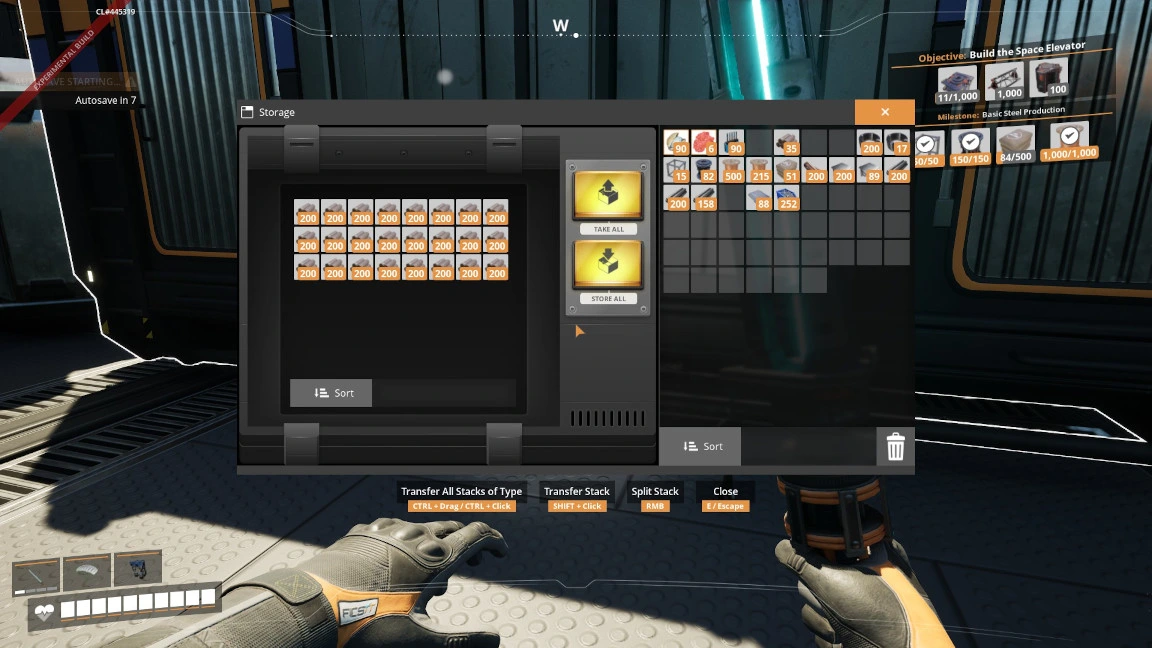Choose the beam stack of 89

[x=869, y=170]
